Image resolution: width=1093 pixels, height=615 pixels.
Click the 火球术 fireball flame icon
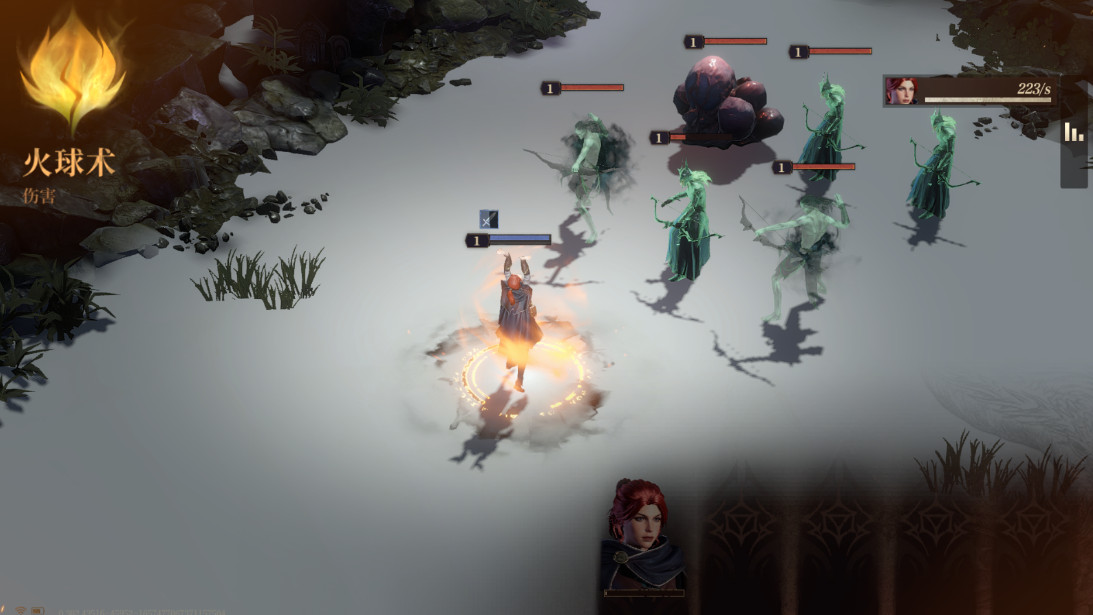72,71
